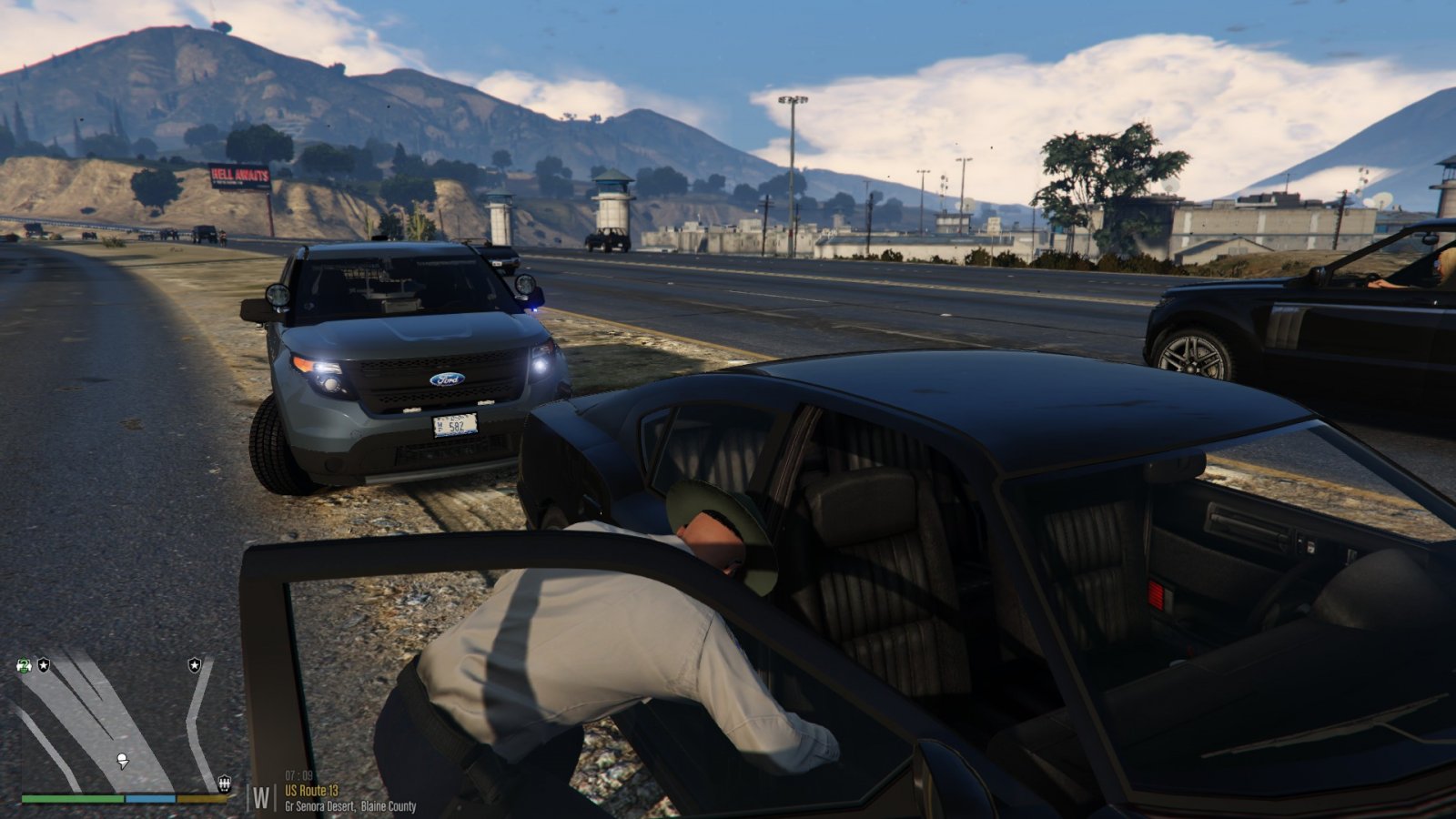Select the green question mark map blip
Screen dimensions: 1456x819
[x=24, y=665]
